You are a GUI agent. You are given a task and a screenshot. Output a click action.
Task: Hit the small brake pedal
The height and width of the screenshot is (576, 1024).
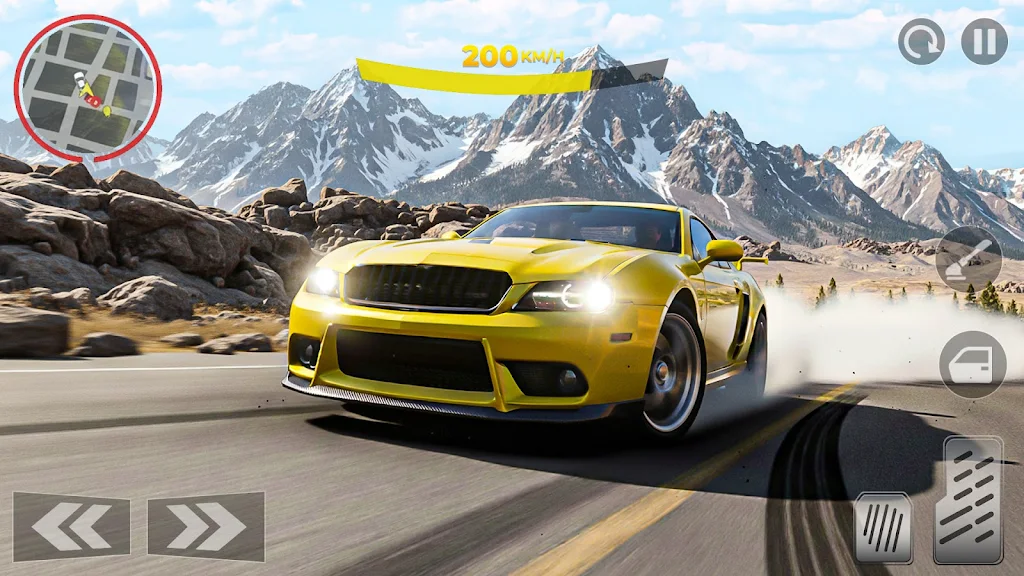(883, 527)
